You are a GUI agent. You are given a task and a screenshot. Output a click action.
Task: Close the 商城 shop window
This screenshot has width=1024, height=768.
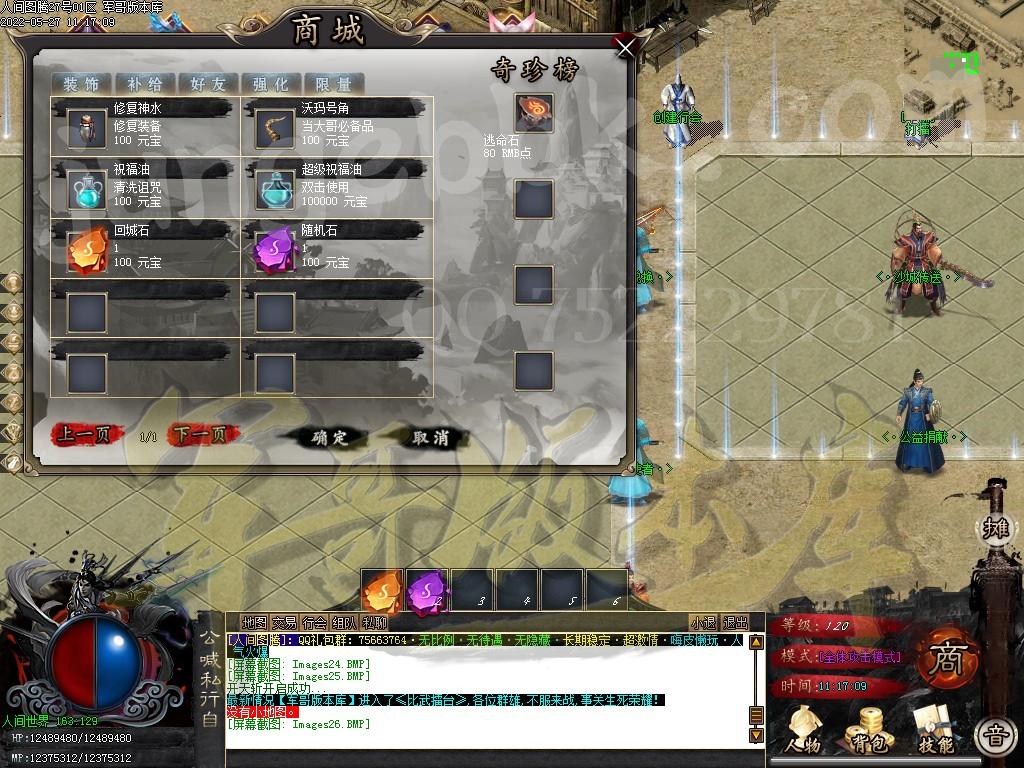(626, 48)
